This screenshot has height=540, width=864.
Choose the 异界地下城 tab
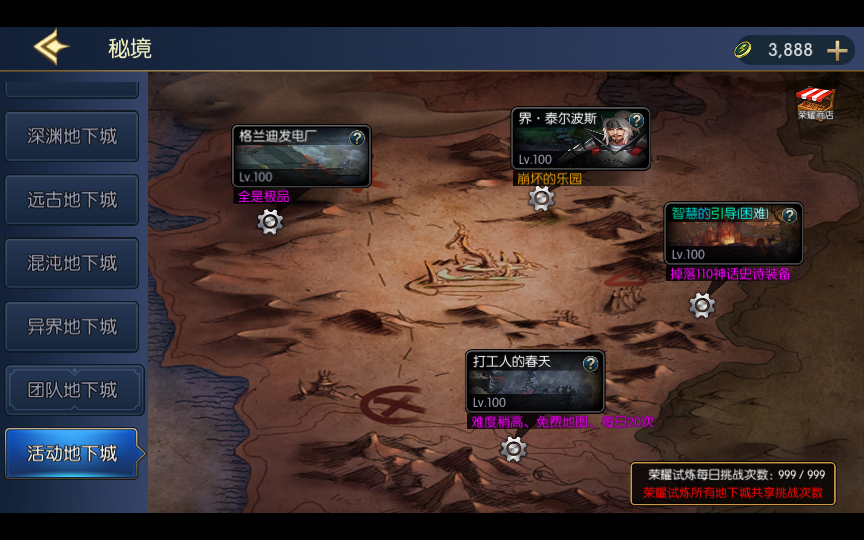click(x=72, y=327)
